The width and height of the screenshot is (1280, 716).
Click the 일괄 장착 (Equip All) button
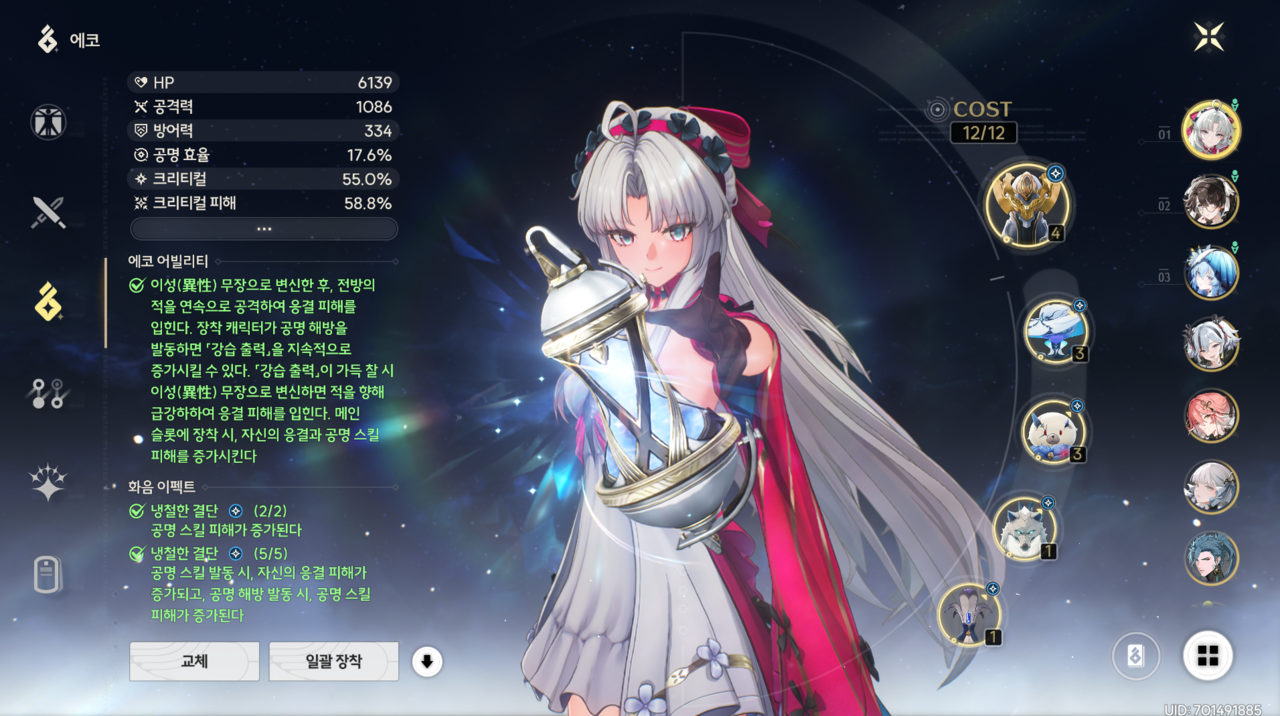333,661
